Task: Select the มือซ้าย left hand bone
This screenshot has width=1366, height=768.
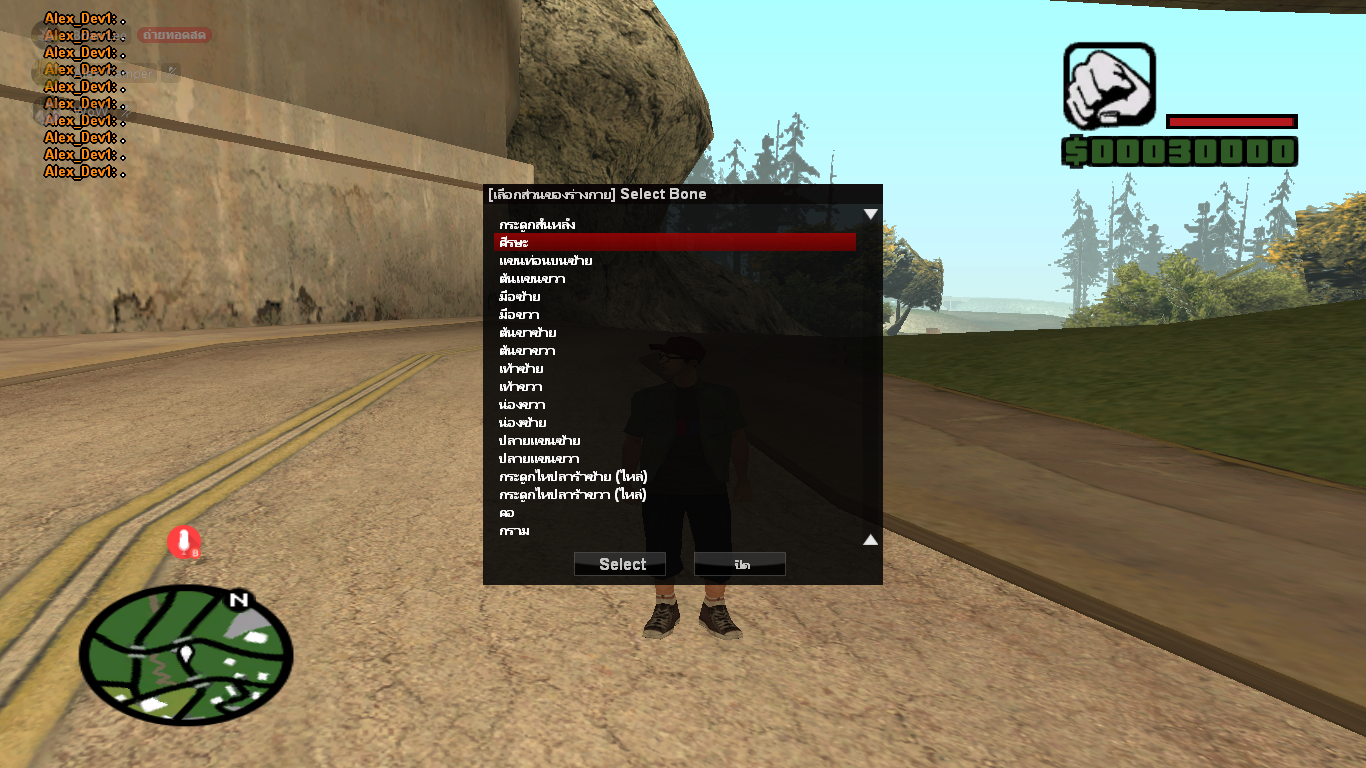Action: pyautogui.click(x=517, y=296)
